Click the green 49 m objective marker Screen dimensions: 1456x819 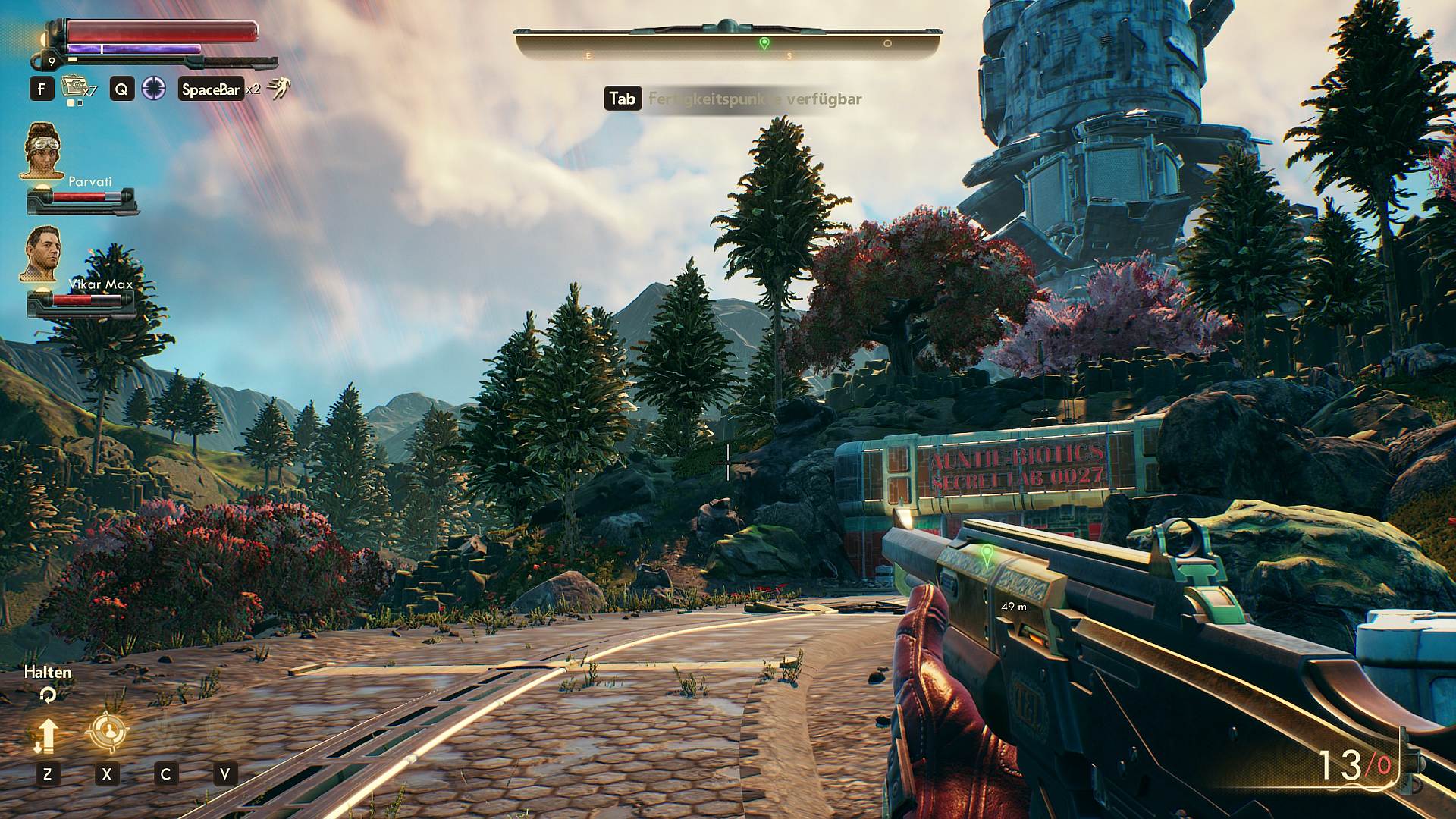pyautogui.click(x=987, y=555)
